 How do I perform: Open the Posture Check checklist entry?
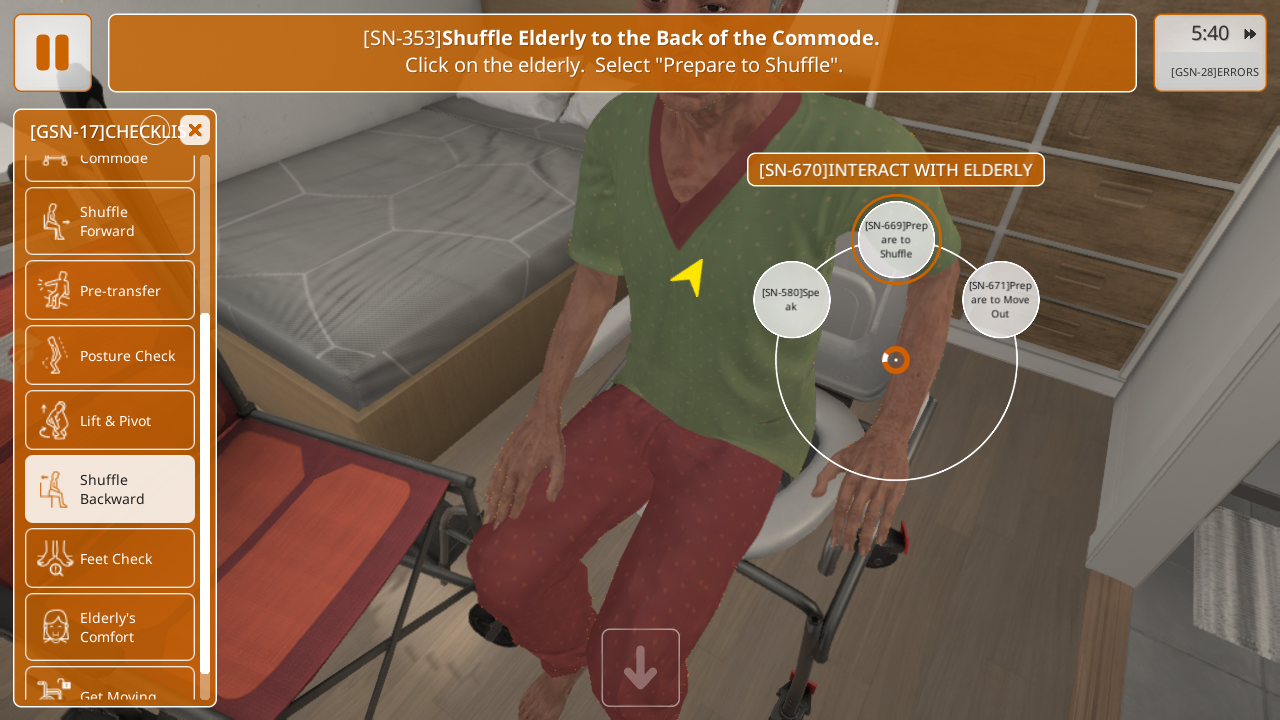110,355
